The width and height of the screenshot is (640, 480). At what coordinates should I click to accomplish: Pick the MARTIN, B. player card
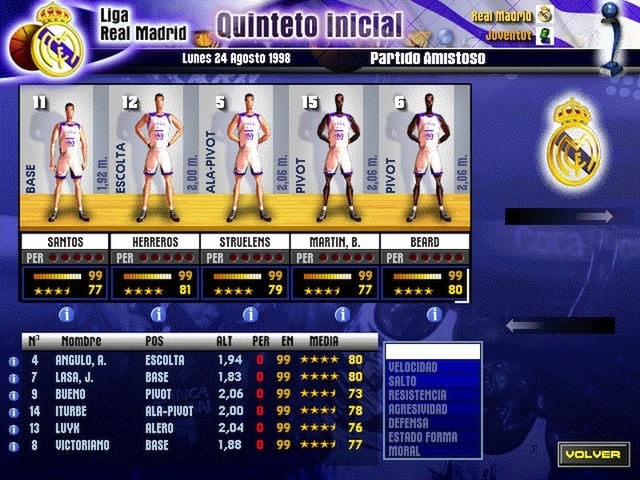[335, 160]
